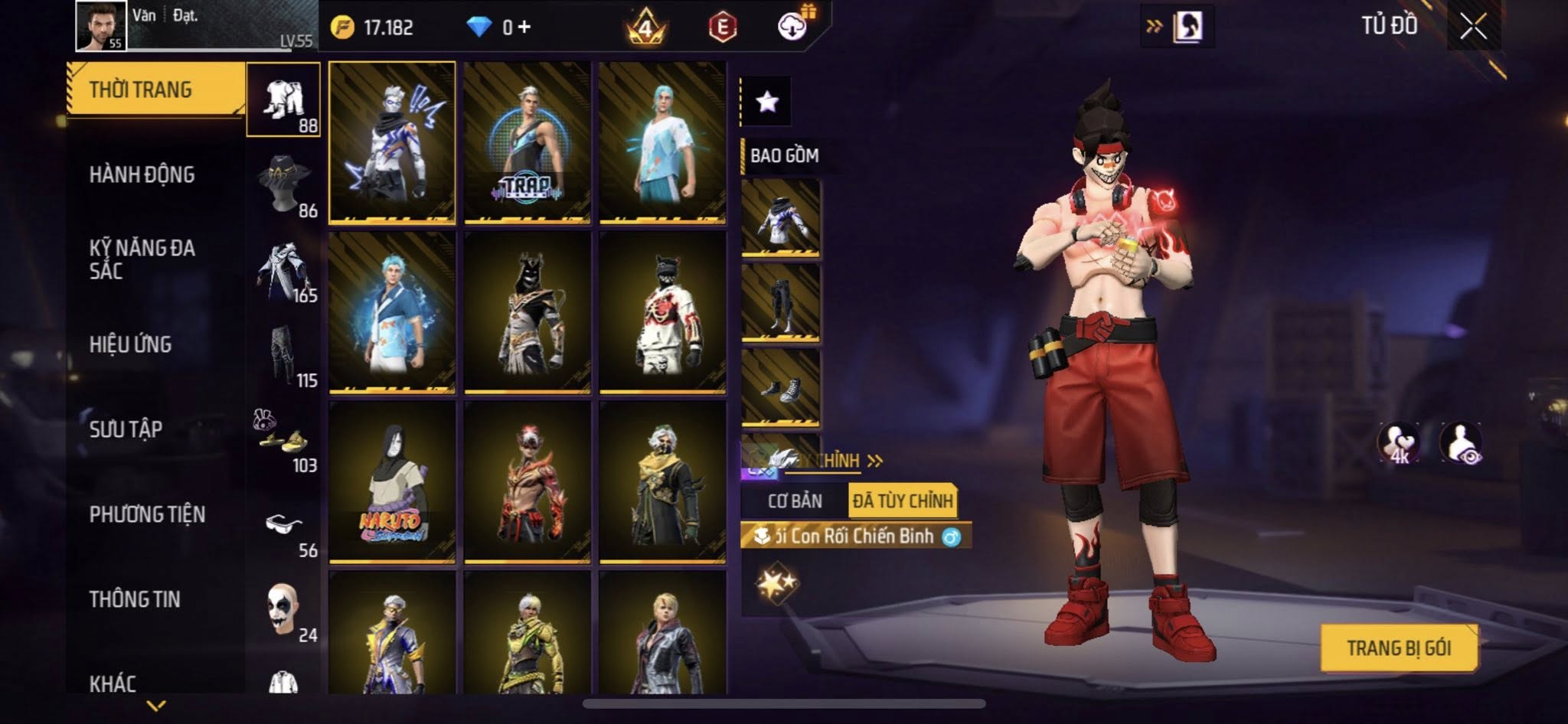Add diamonds with the plus button
Screen dimensions: 1568x724
click(524, 28)
